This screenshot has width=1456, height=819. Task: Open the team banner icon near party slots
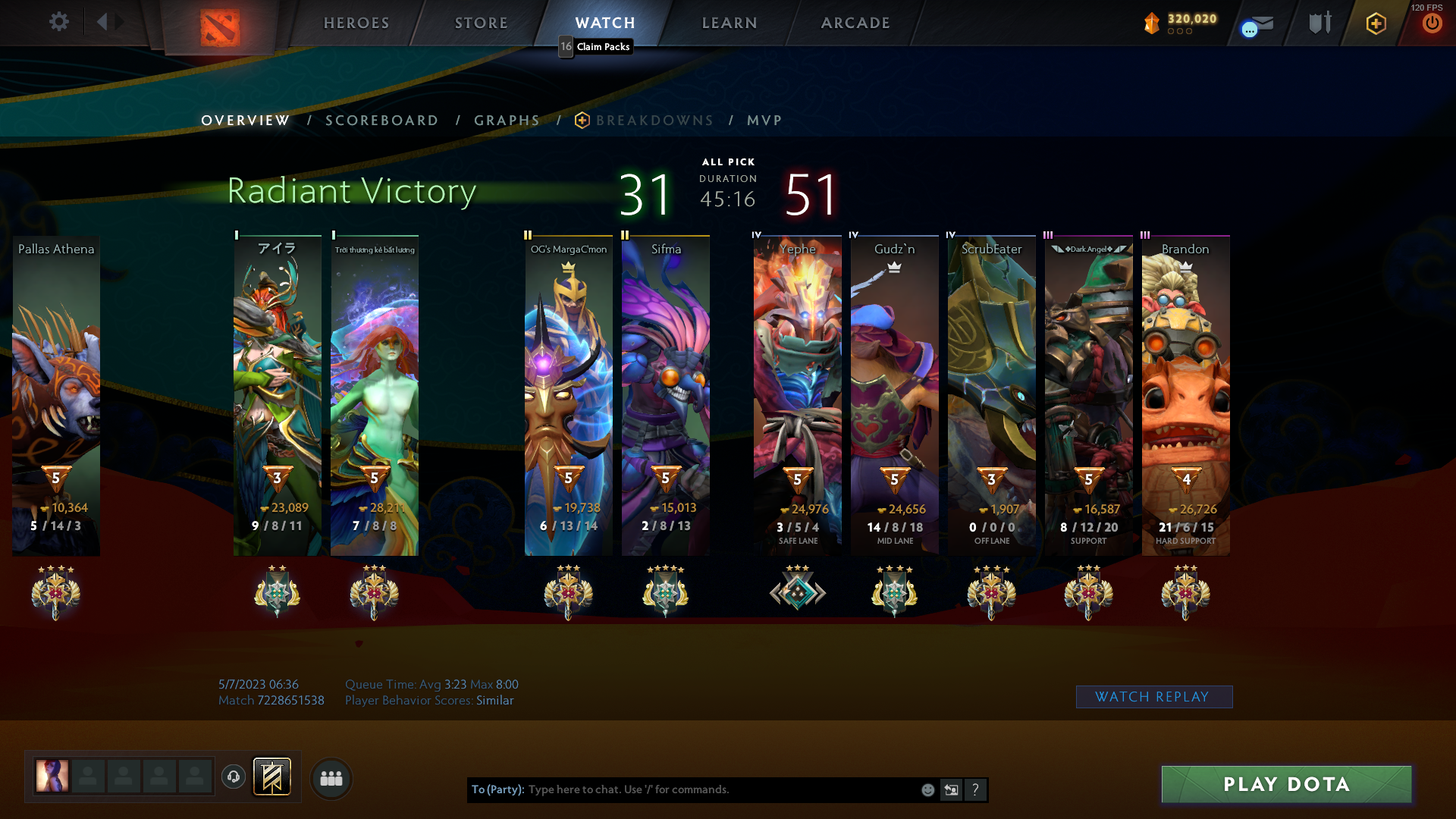pos(273,777)
